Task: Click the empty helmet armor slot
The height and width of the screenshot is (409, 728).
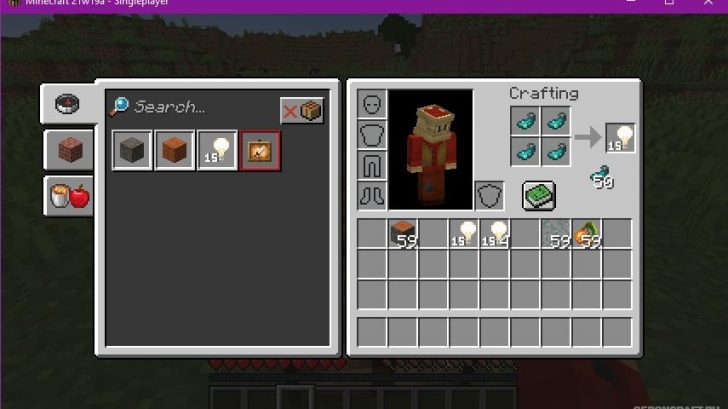Action: click(x=371, y=105)
